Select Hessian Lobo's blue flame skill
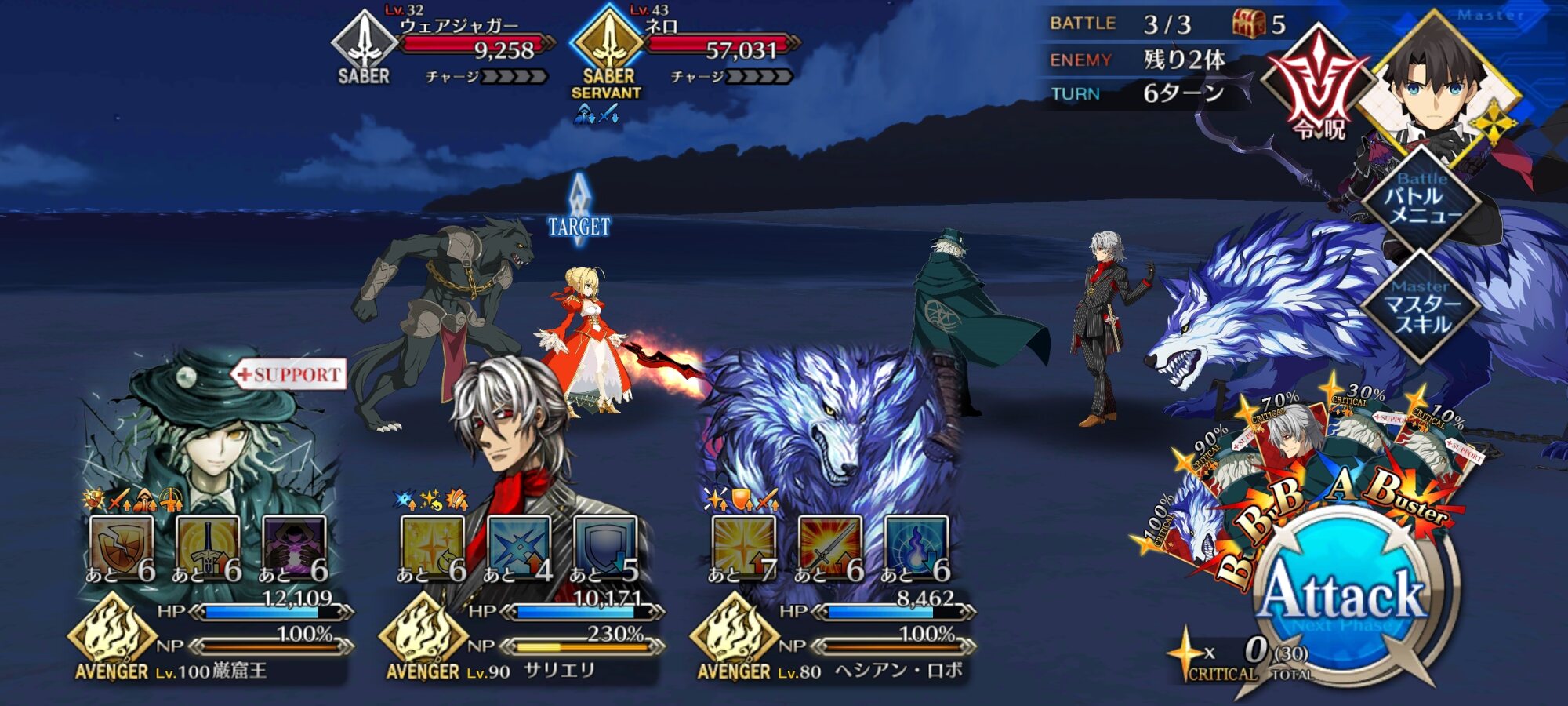 pos(916,545)
